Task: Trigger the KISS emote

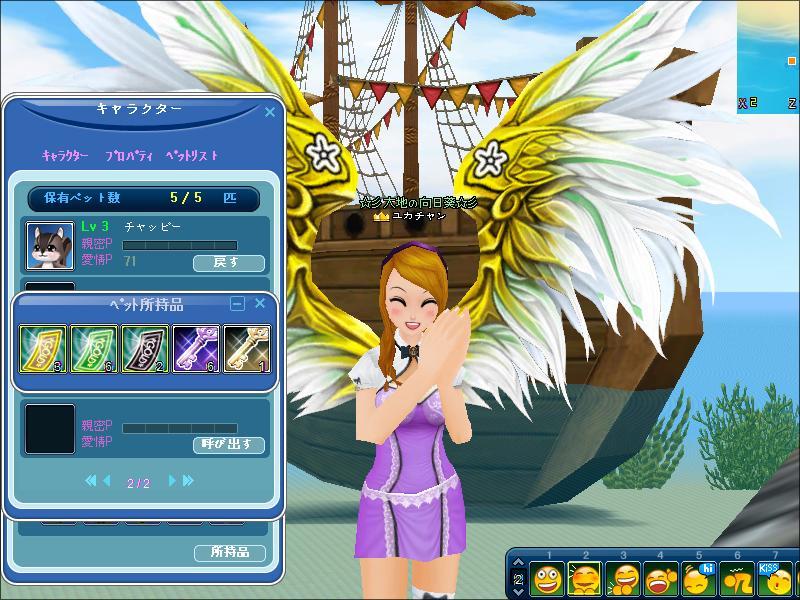Action: pyautogui.click(x=775, y=579)
